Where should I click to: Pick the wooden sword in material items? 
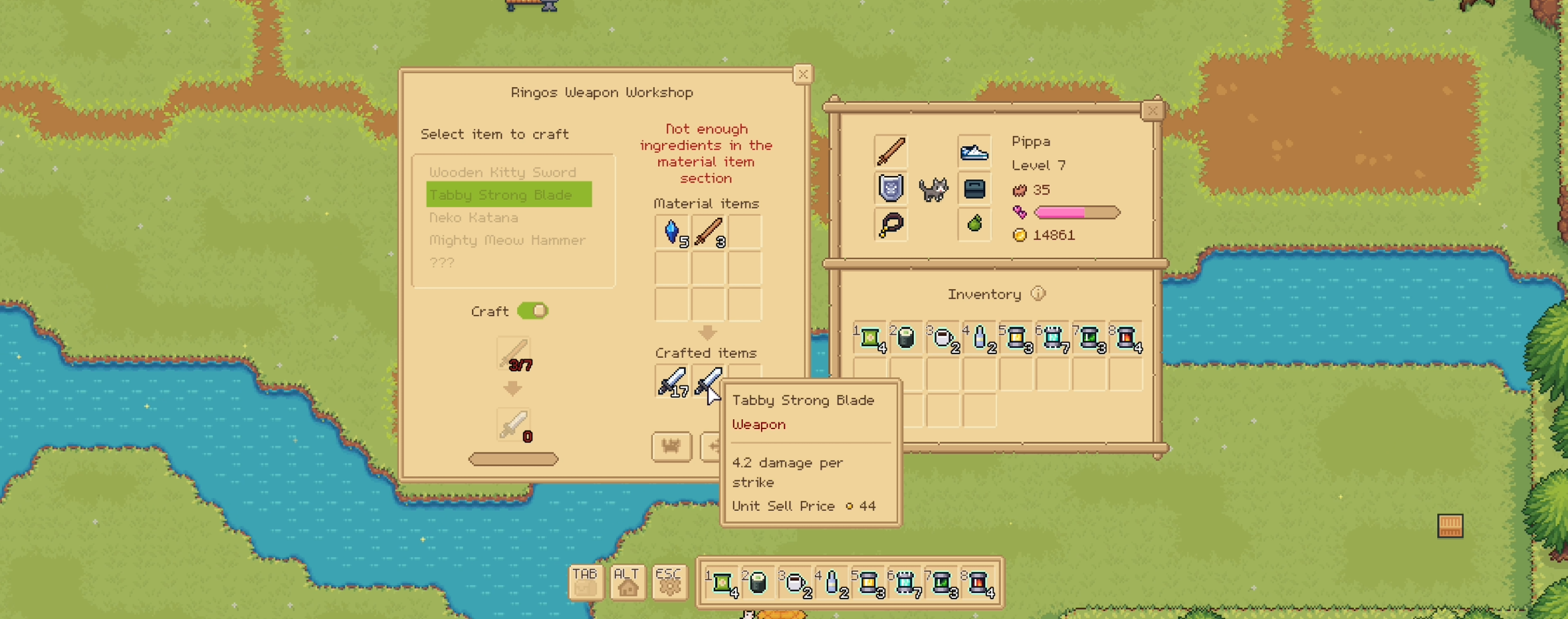click(709, 232)
